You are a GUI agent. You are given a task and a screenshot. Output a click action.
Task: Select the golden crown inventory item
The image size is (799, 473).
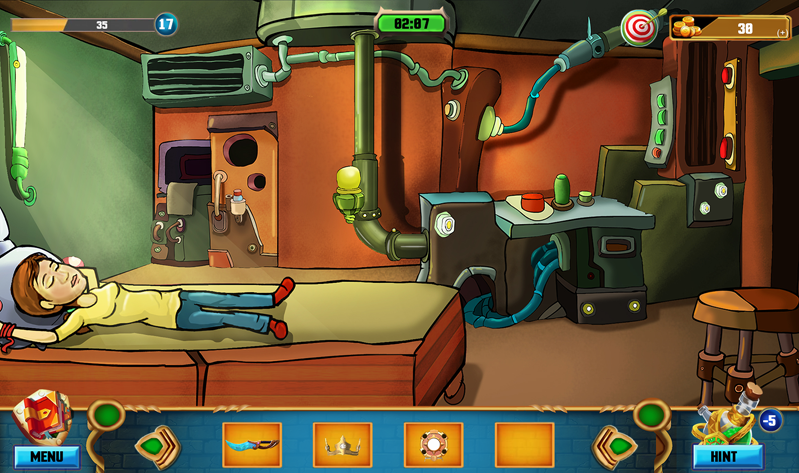(342, 445)
